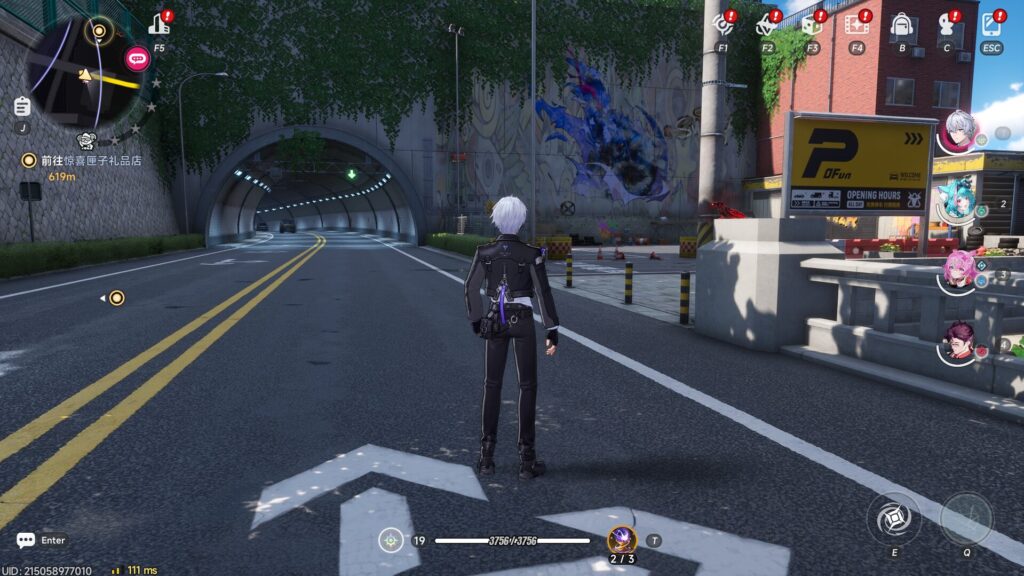Switch to the white-haired team member
This screenshot has height=576, width=1024.
tap(957, 131)
